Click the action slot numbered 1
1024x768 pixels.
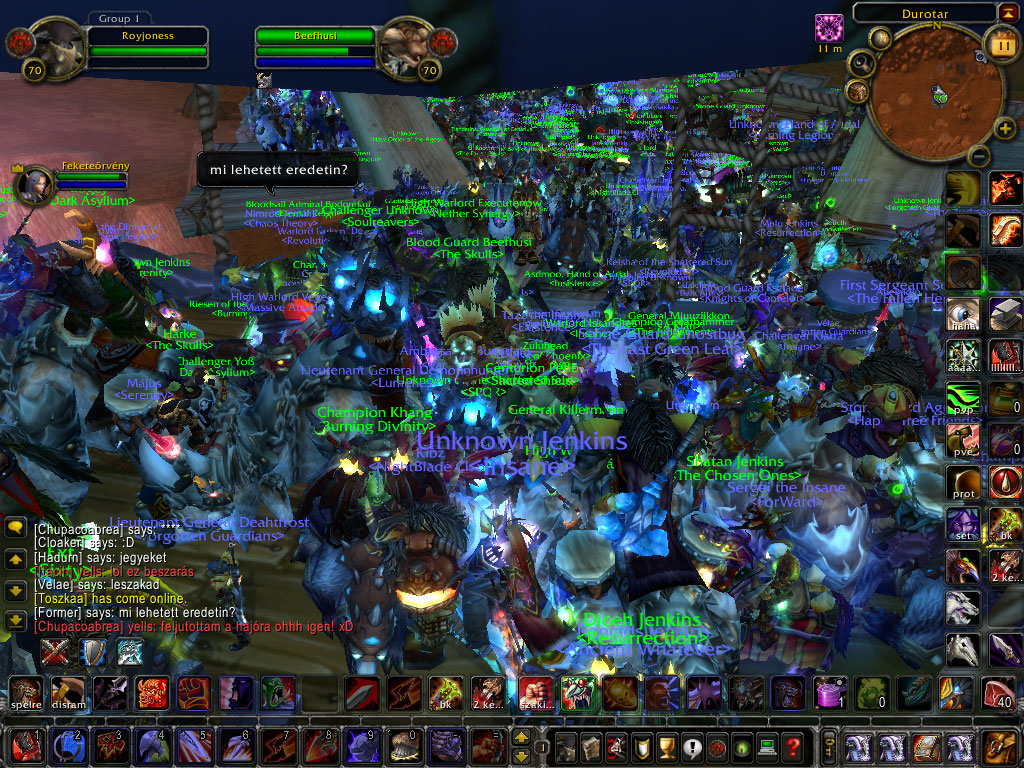26,747
